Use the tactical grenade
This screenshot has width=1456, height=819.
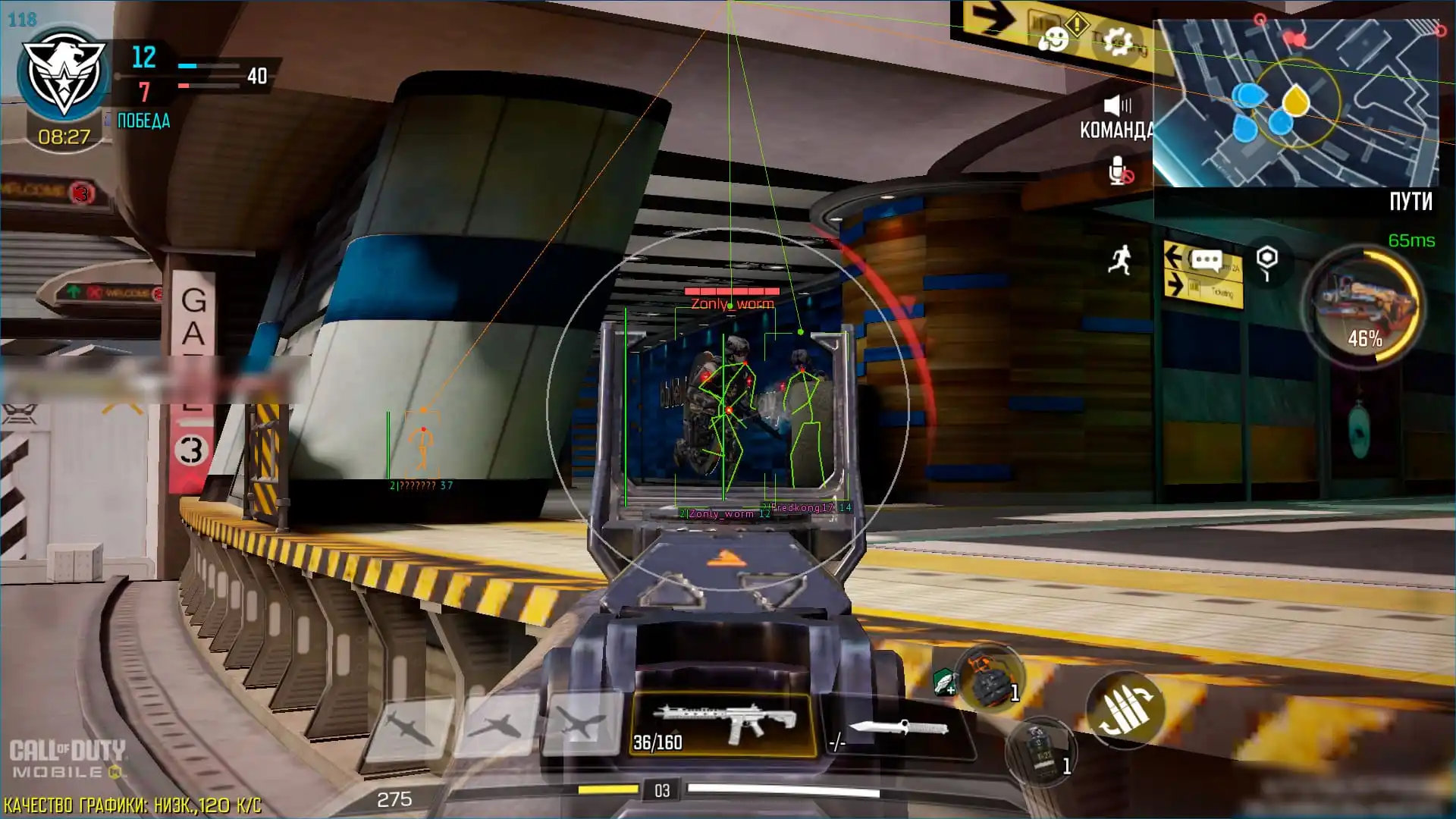(x=1041, y=750)
